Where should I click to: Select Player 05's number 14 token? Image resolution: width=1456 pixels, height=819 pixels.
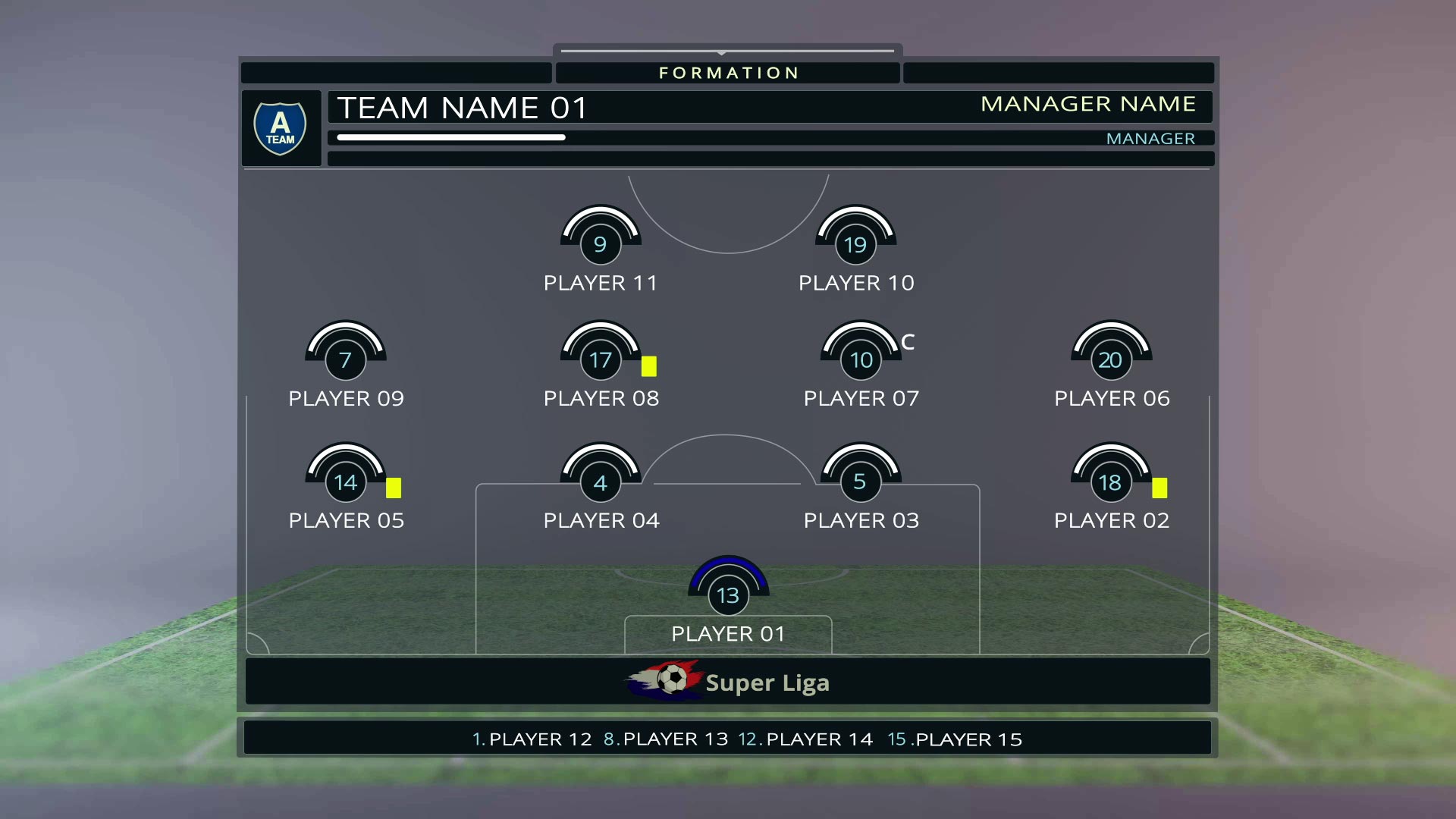(345, 482)
